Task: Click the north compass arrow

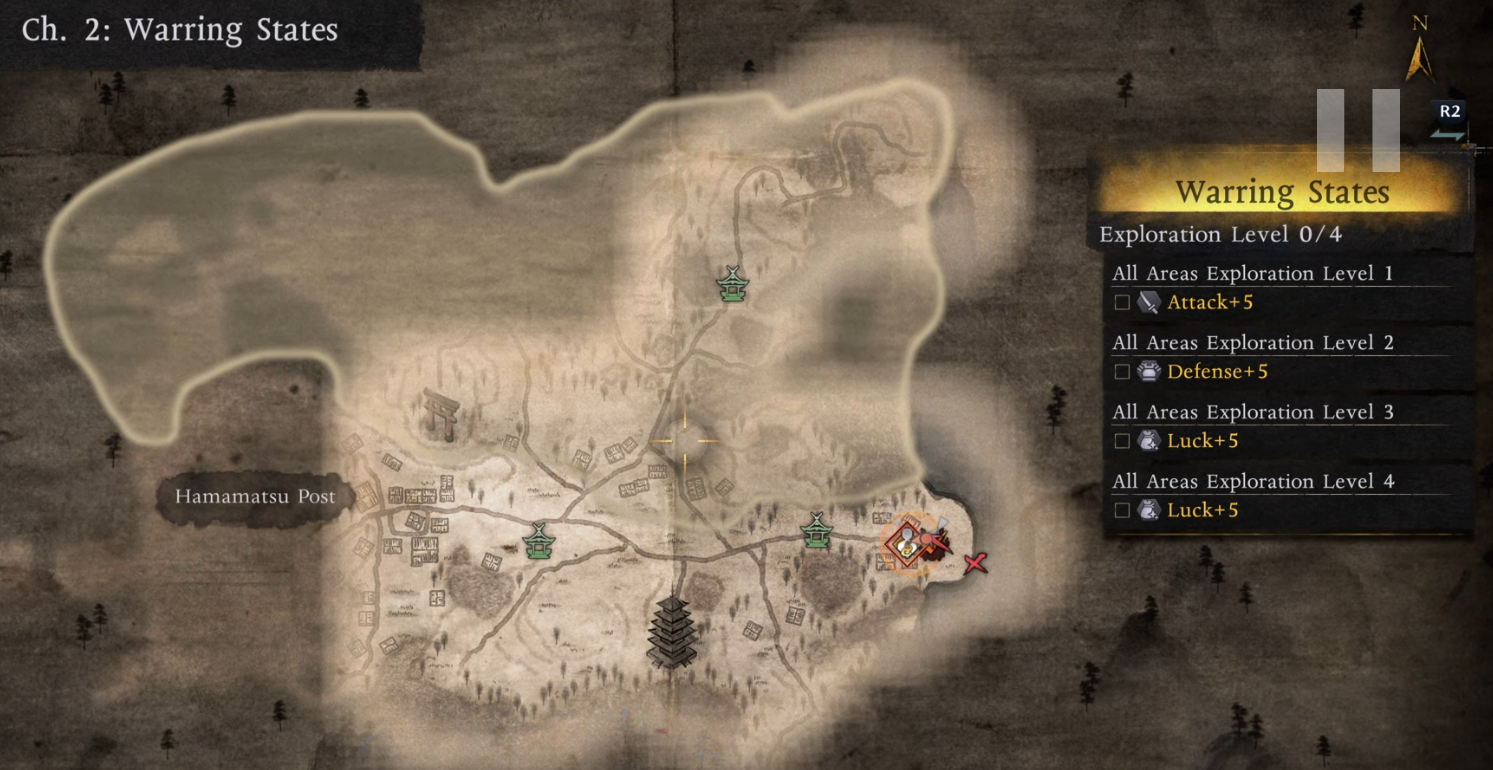Action: [1420, 58]
